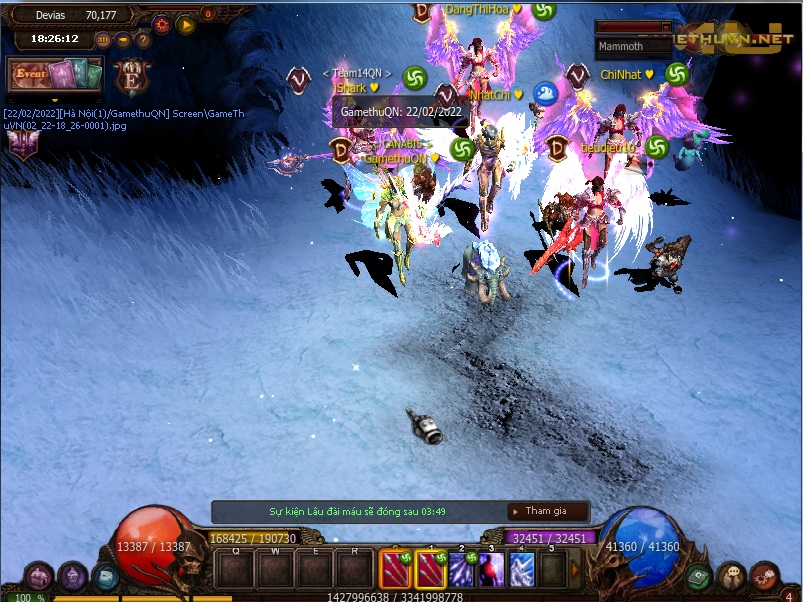Toggle the 3D view button
This screenshot has height=602, width=803.
pos(104,40)
